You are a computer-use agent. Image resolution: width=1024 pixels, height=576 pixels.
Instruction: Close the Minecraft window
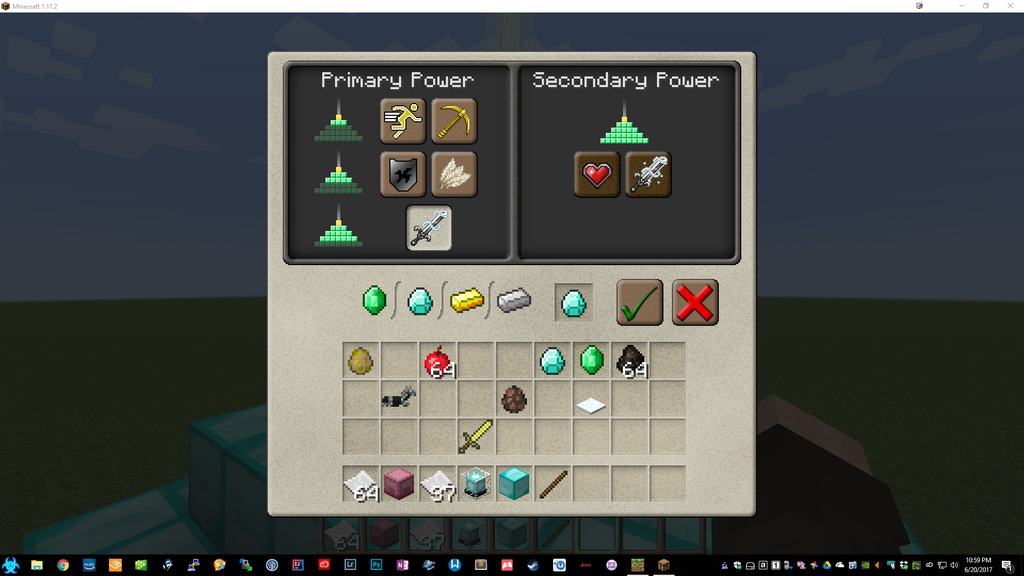coord(1010,6)
